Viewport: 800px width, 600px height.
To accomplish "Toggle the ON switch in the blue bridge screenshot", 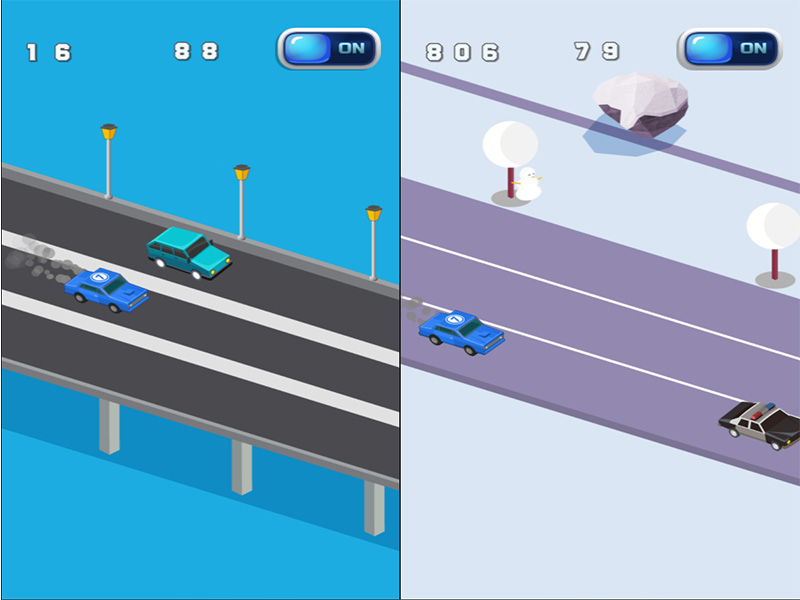I will click(328, 48).
